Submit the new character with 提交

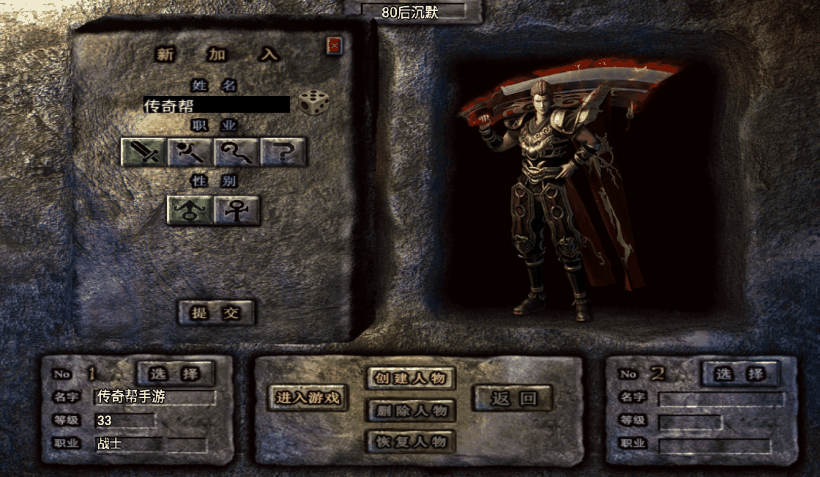[x=216, y=312]
